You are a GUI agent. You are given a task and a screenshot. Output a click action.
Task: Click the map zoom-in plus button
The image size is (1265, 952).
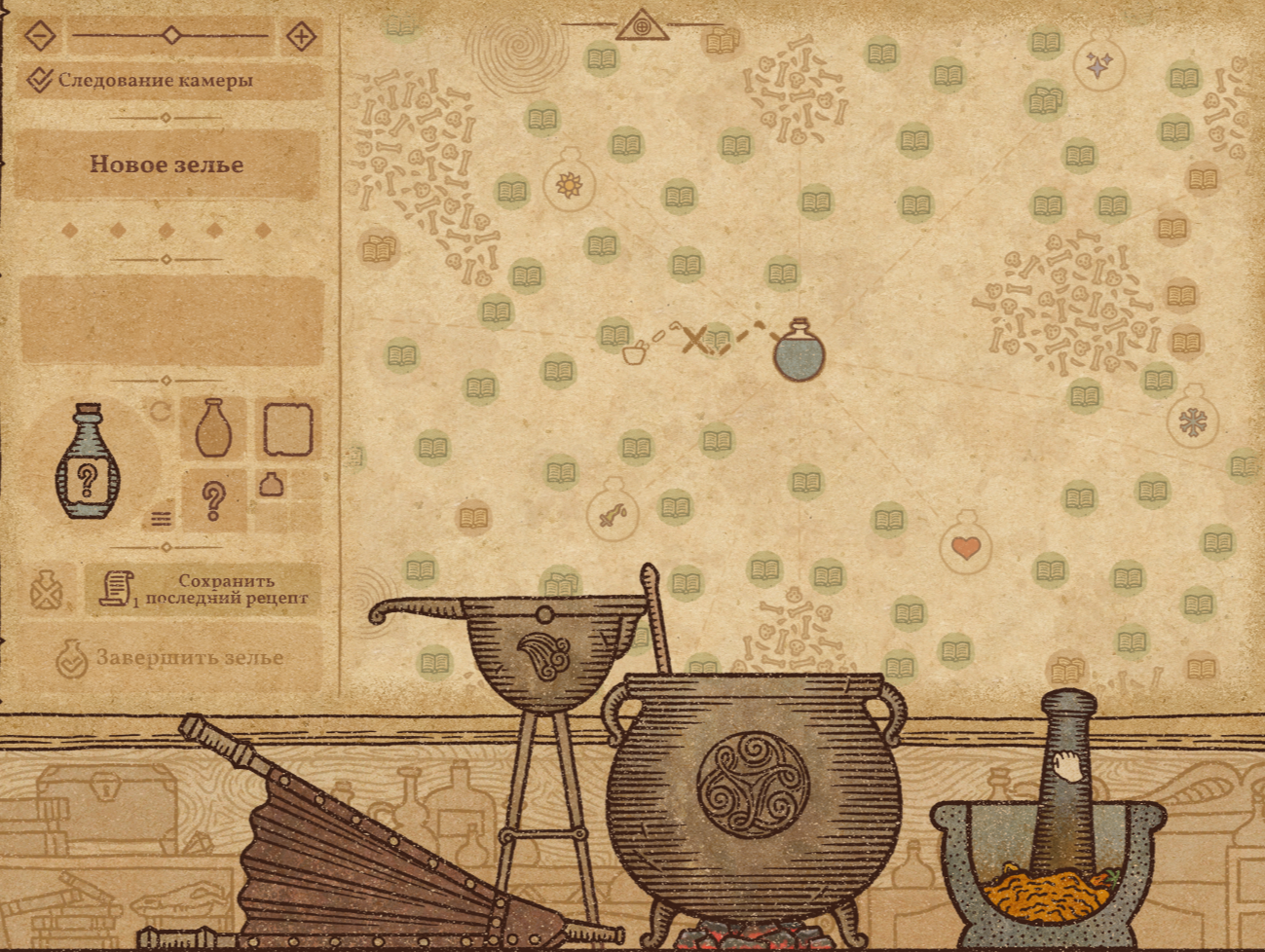pyautogui.click(x=302, y=37)
